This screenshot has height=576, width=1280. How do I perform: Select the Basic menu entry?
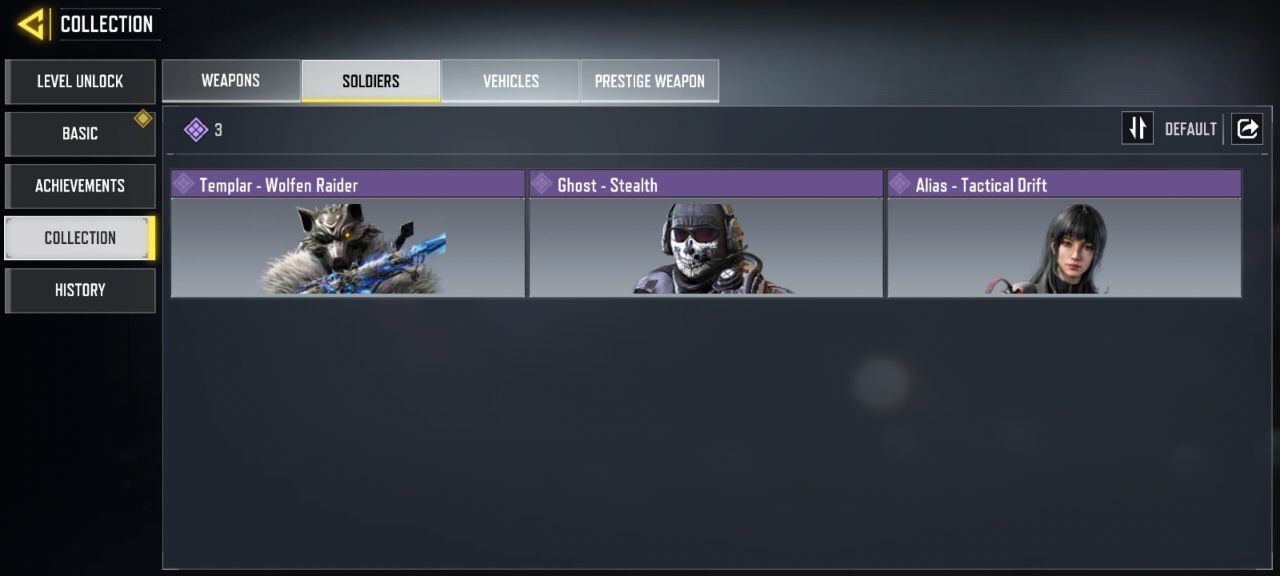[80, 133]
